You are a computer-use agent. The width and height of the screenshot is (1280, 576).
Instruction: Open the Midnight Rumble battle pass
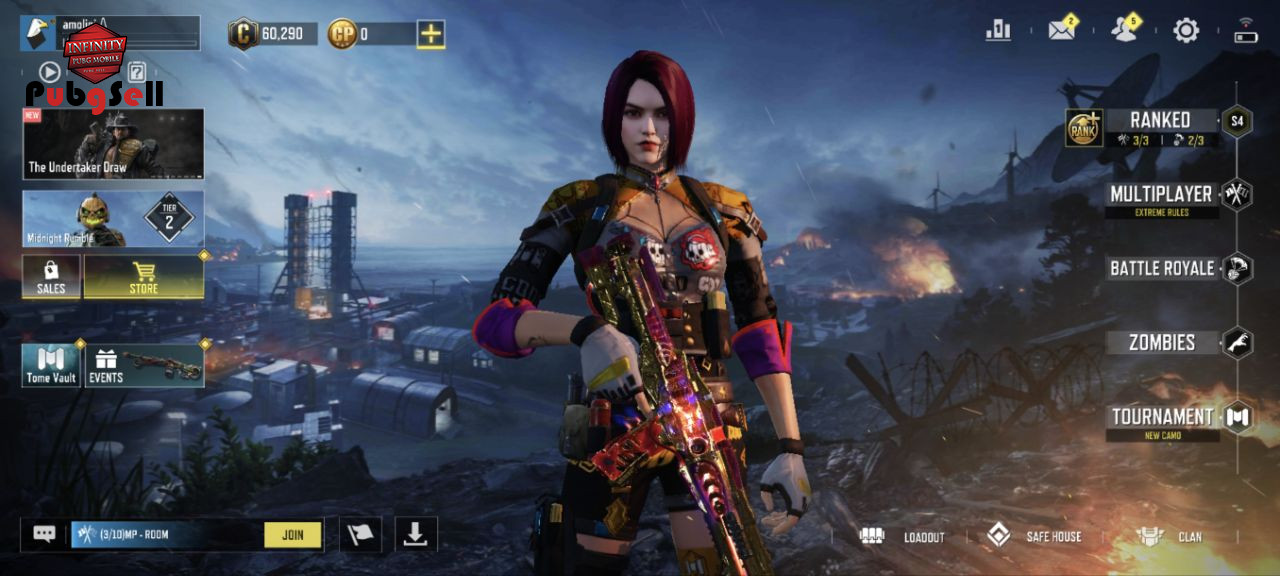113,219
